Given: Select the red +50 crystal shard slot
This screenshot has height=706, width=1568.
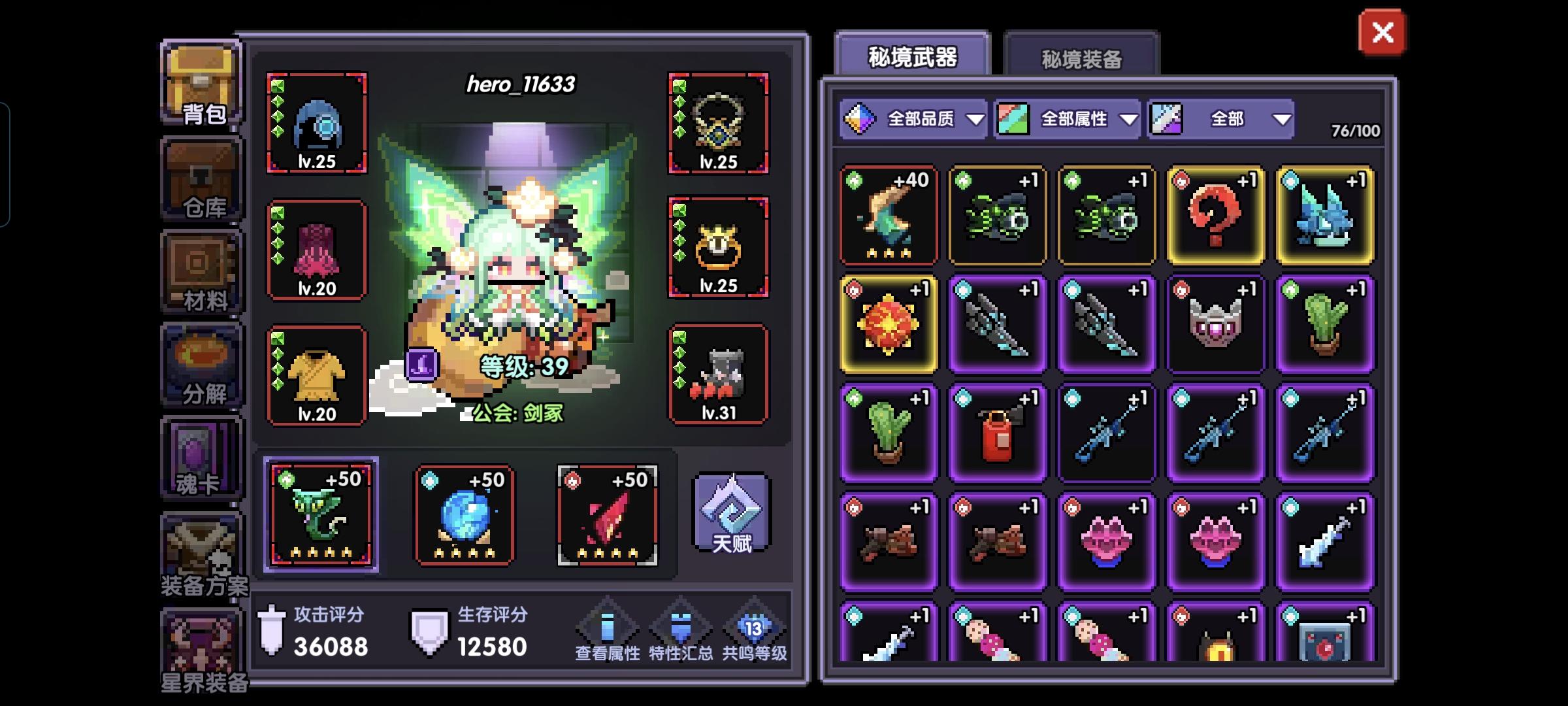Looking at the screenshot, I should [x=609, y=513].
